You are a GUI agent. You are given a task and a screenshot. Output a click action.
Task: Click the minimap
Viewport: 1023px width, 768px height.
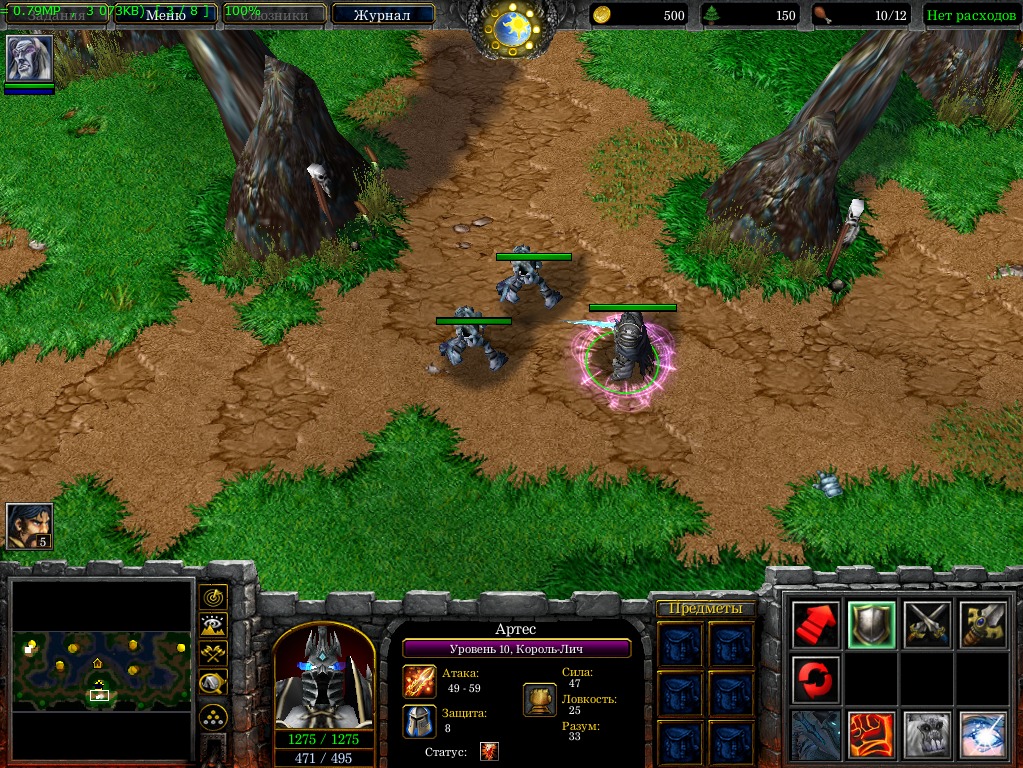pyautogui.click(x=102, y=668)
